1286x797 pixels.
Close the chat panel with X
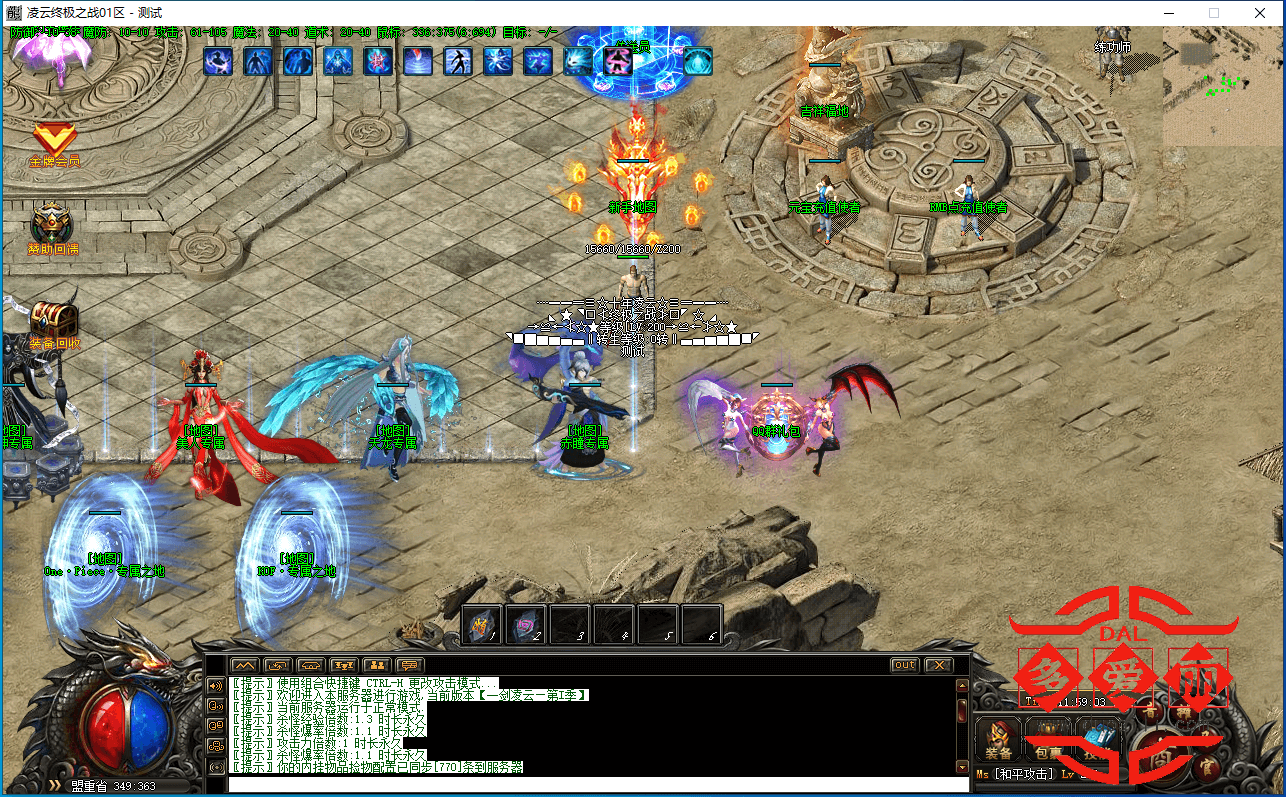pyautogui.click(x=937, y=665)
